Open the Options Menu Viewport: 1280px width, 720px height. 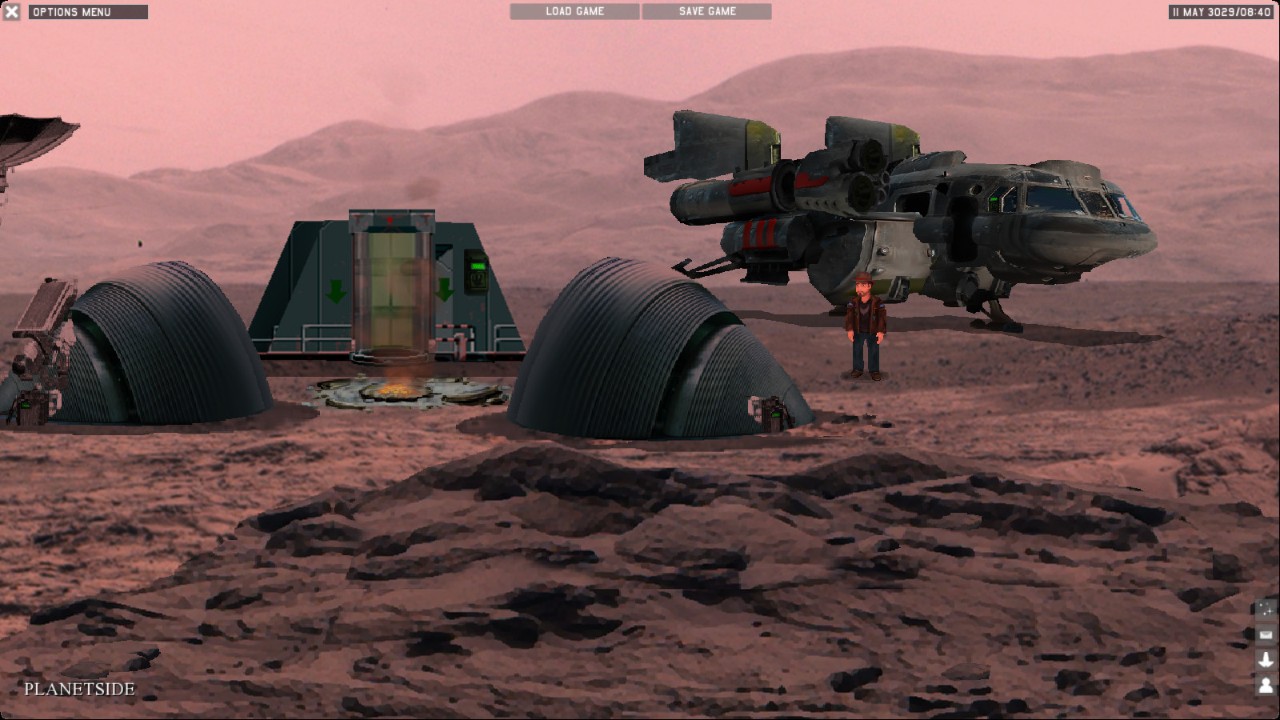pos(88,12)
